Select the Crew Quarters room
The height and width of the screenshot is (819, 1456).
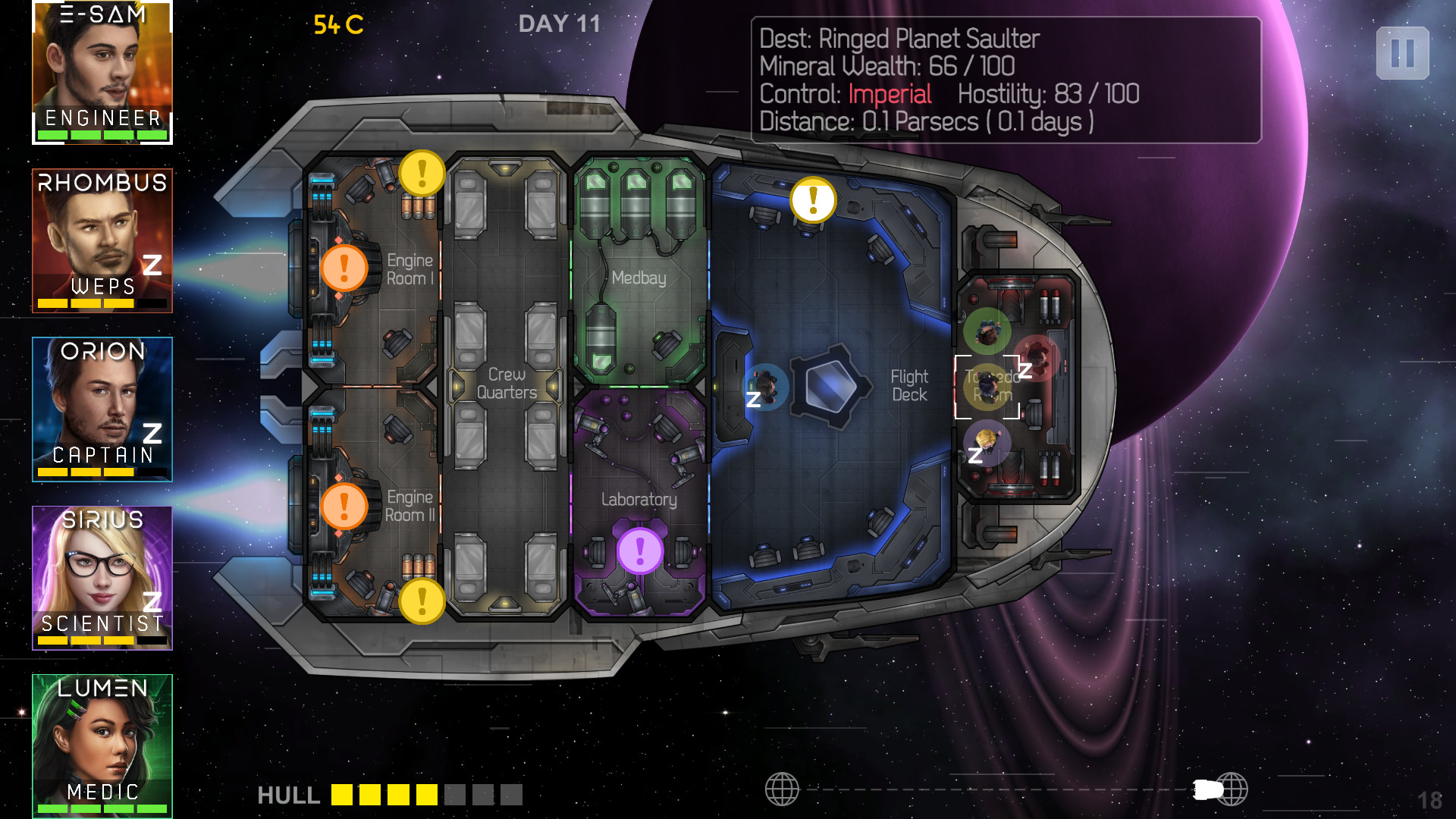(x=507, y=383)
